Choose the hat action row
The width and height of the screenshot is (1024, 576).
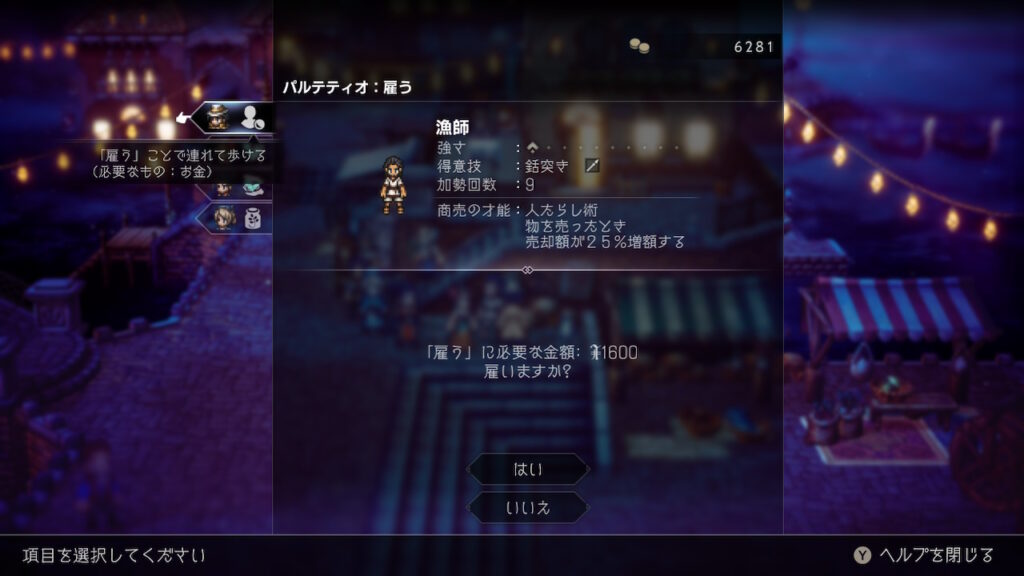(x=240, y=186)
